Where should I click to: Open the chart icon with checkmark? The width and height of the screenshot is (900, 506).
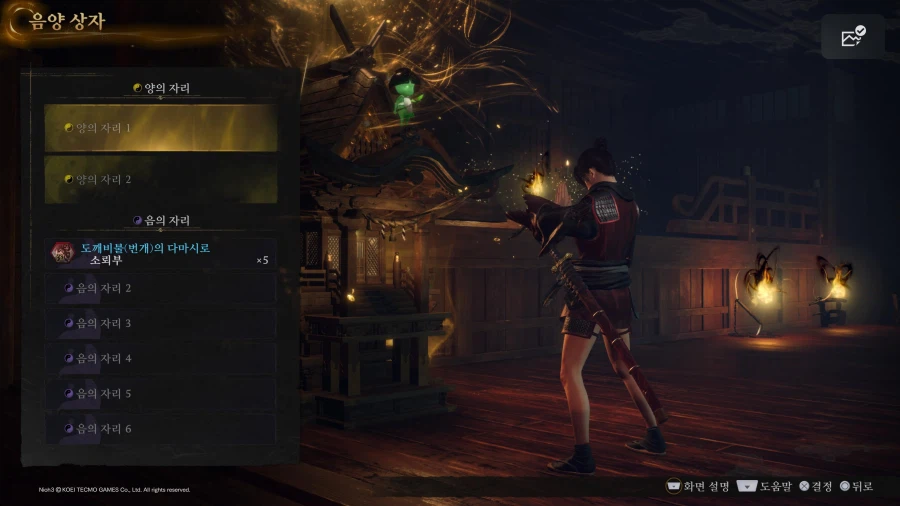point(853,37)
